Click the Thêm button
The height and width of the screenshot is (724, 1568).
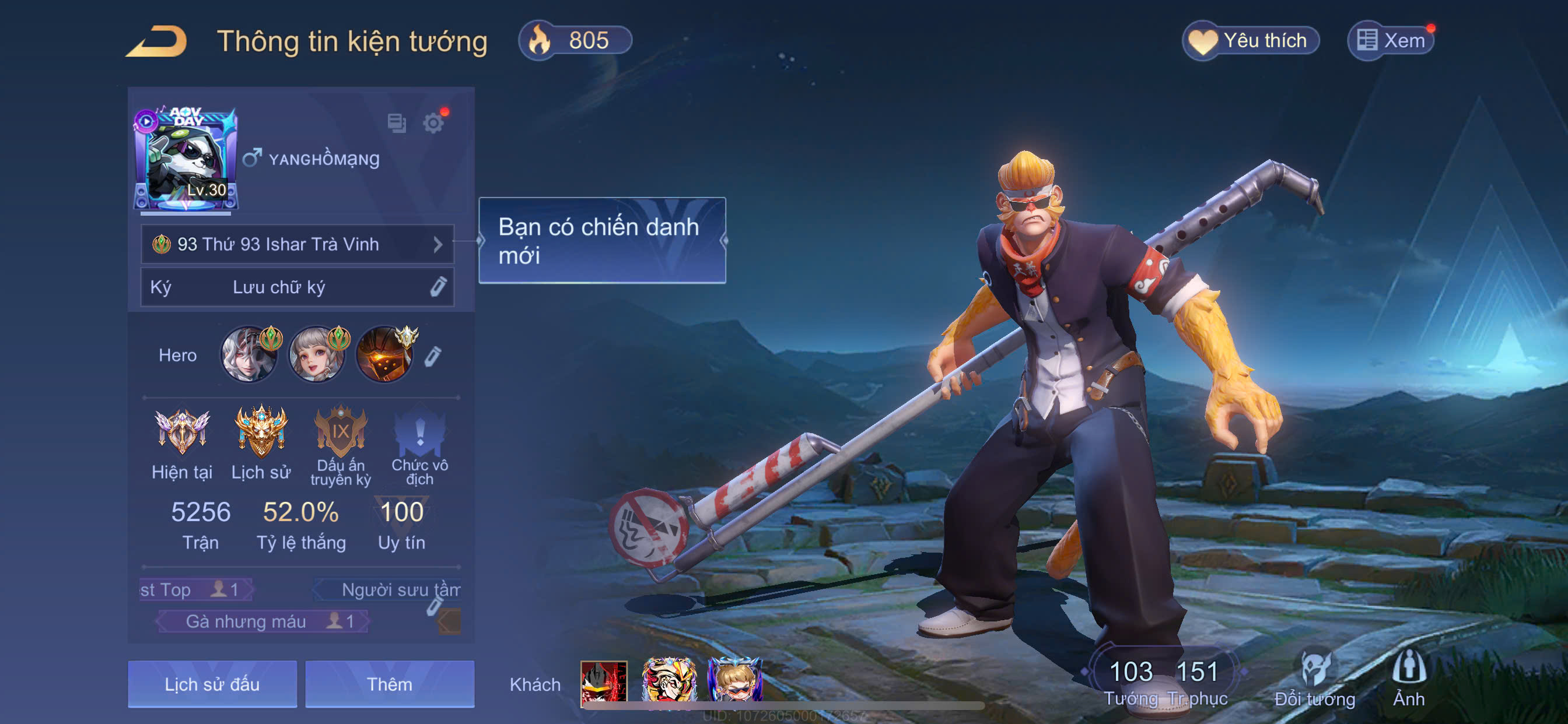[x=390, y=684]
